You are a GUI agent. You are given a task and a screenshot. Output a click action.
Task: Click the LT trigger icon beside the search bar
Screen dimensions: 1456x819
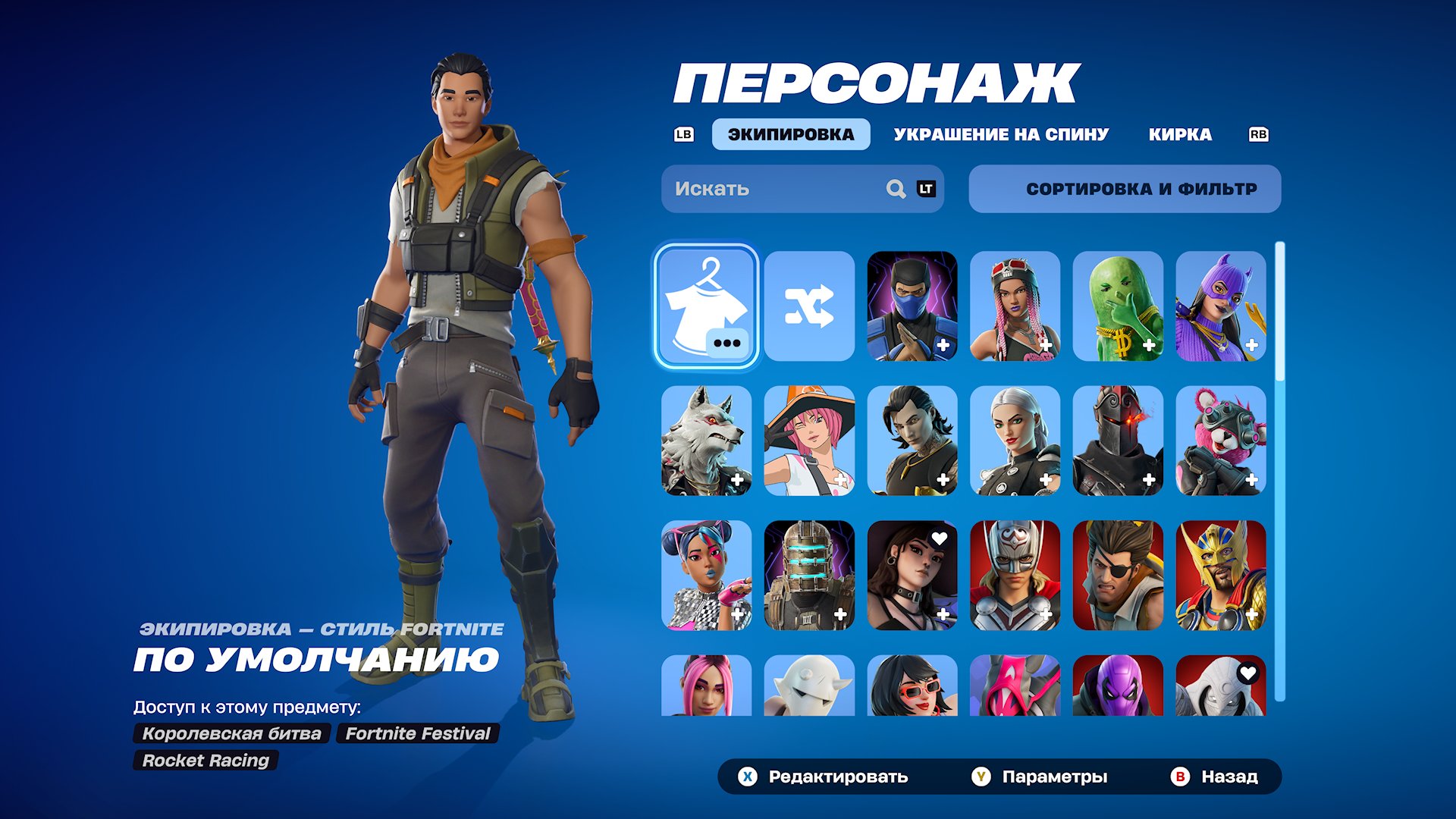[926, 189]
